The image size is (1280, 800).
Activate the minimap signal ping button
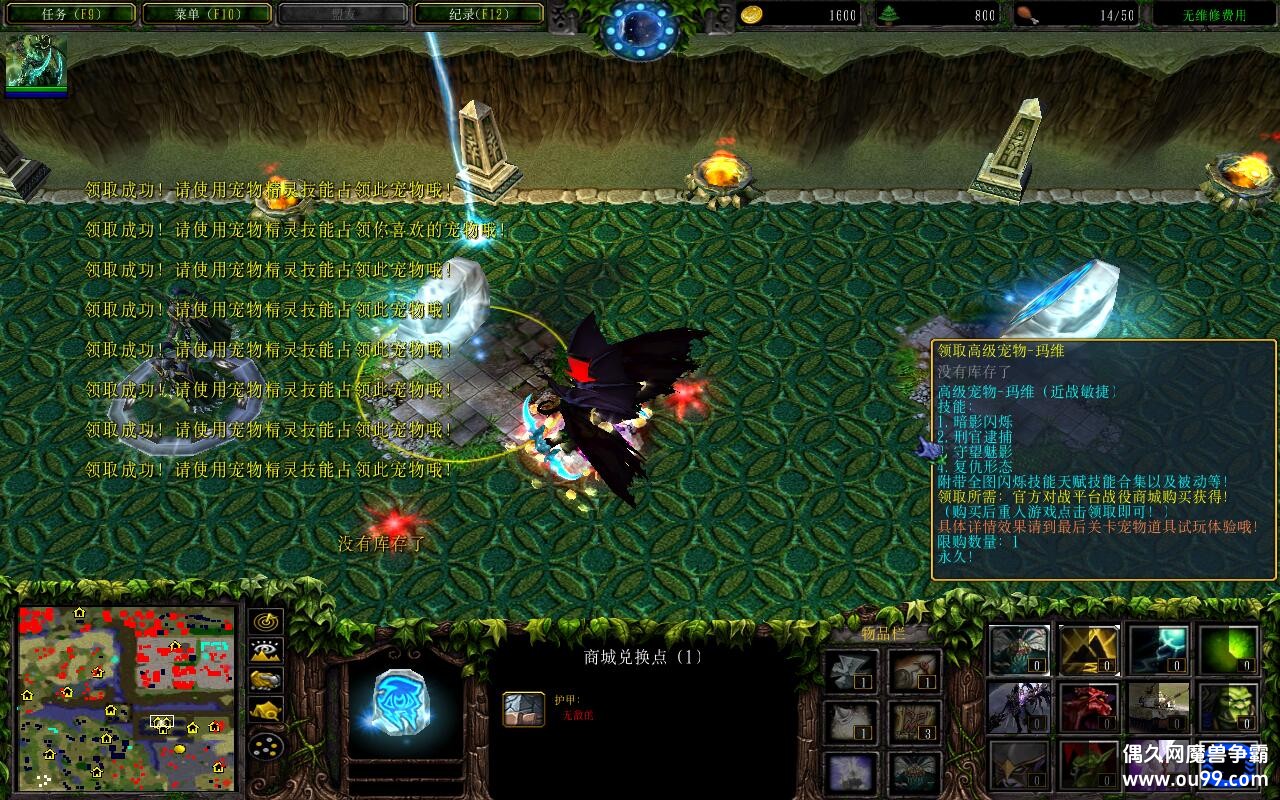[x=266, y=621]
